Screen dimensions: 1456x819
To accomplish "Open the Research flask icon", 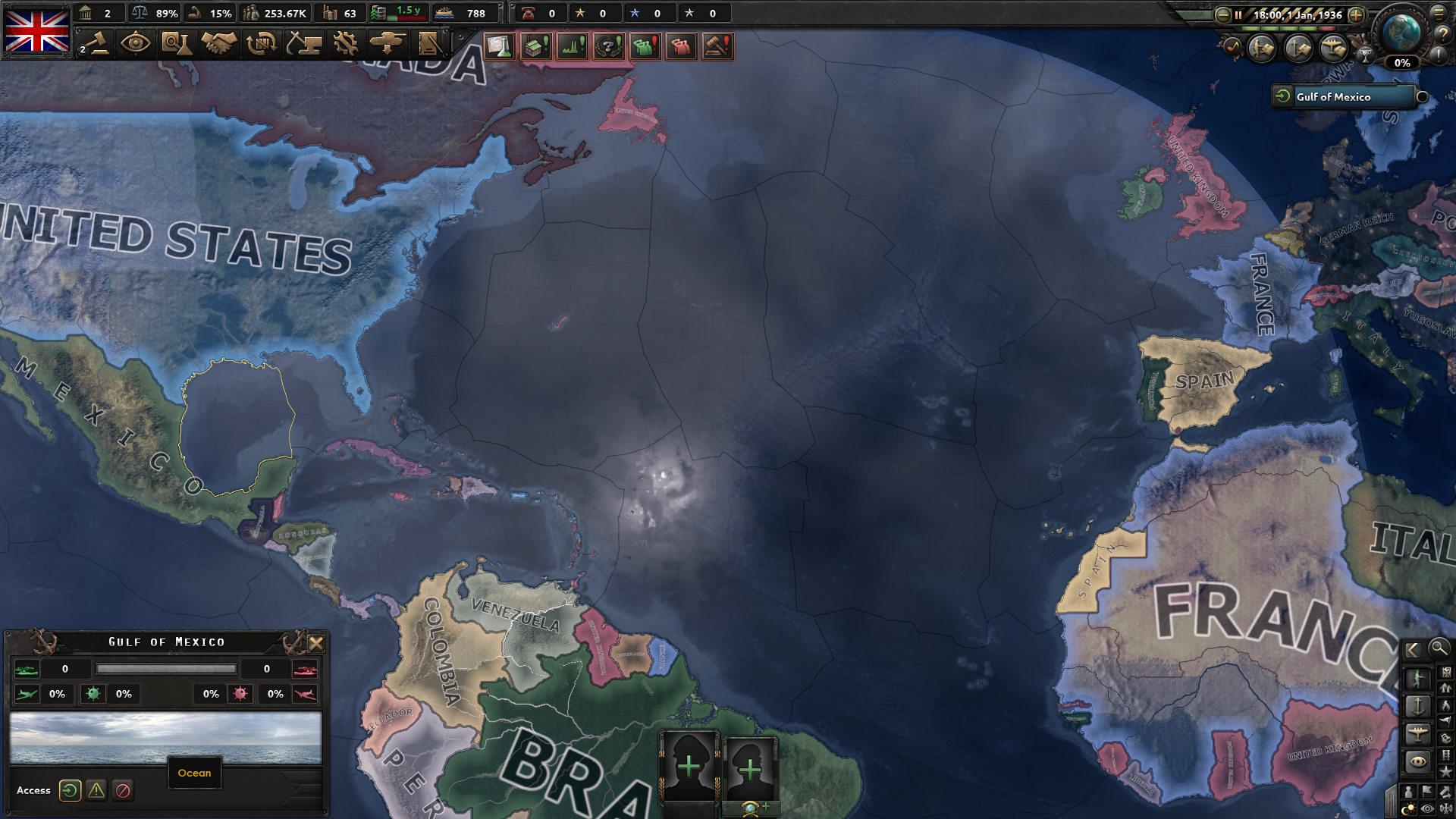I will 177,44.
